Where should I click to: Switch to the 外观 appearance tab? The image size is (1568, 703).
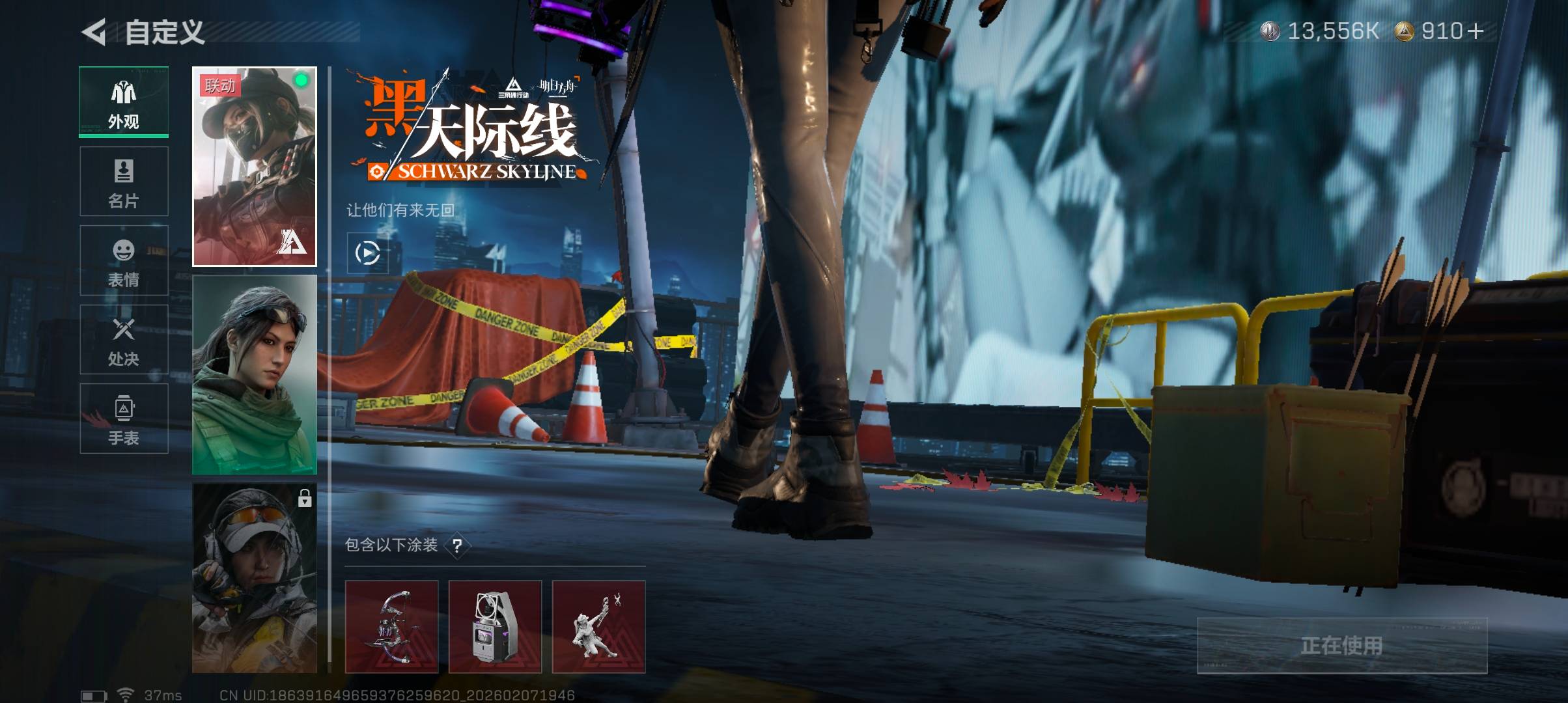[x=124, y=102]
